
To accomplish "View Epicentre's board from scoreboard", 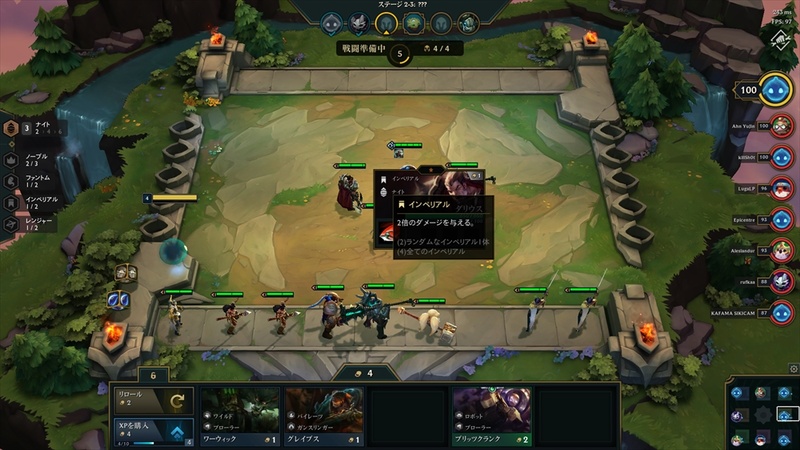I will (782, 219).
